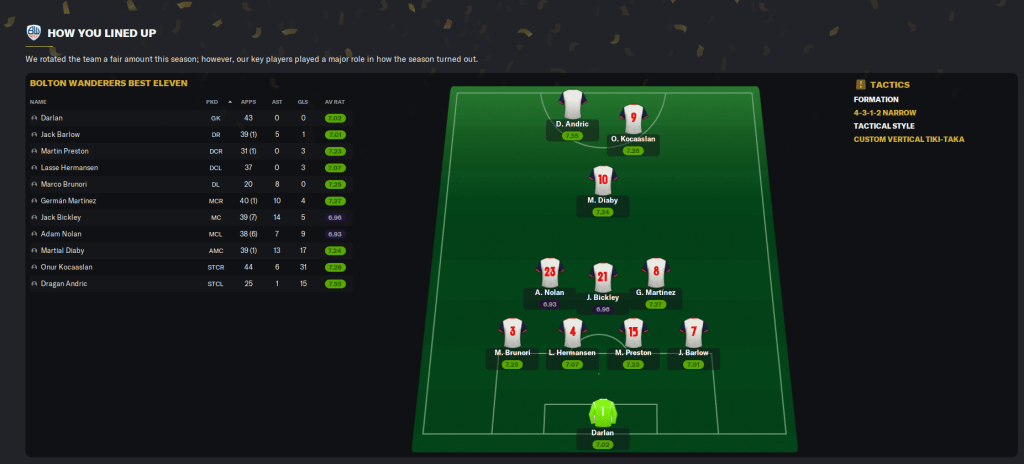Select the green goalkeeper shirt on the pitch
Image resolution: width=1024 pixels, height=464 pixels.
602,413
